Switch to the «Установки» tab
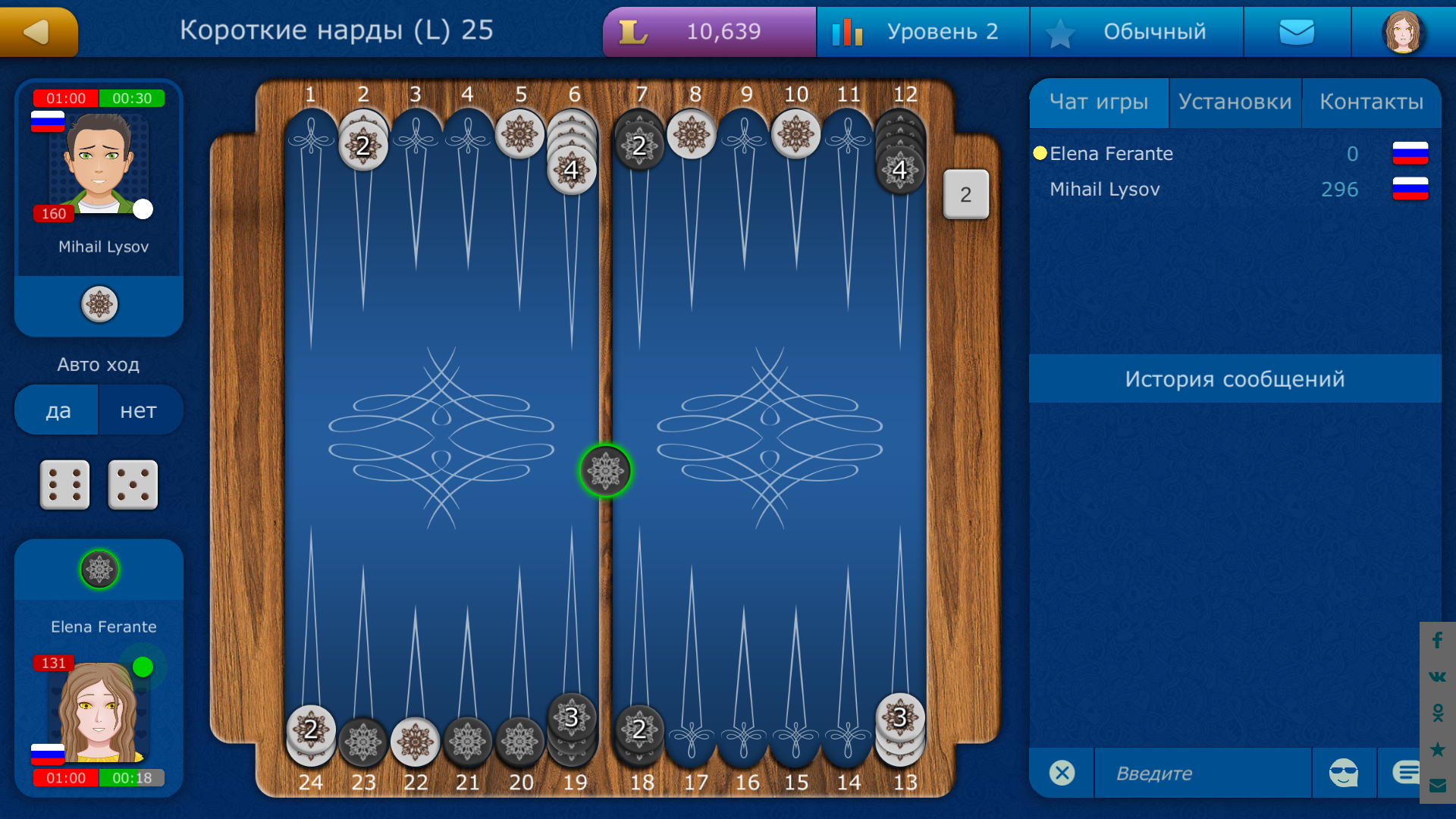Viewport: 1456px width, 819px height. point(1235,101)
